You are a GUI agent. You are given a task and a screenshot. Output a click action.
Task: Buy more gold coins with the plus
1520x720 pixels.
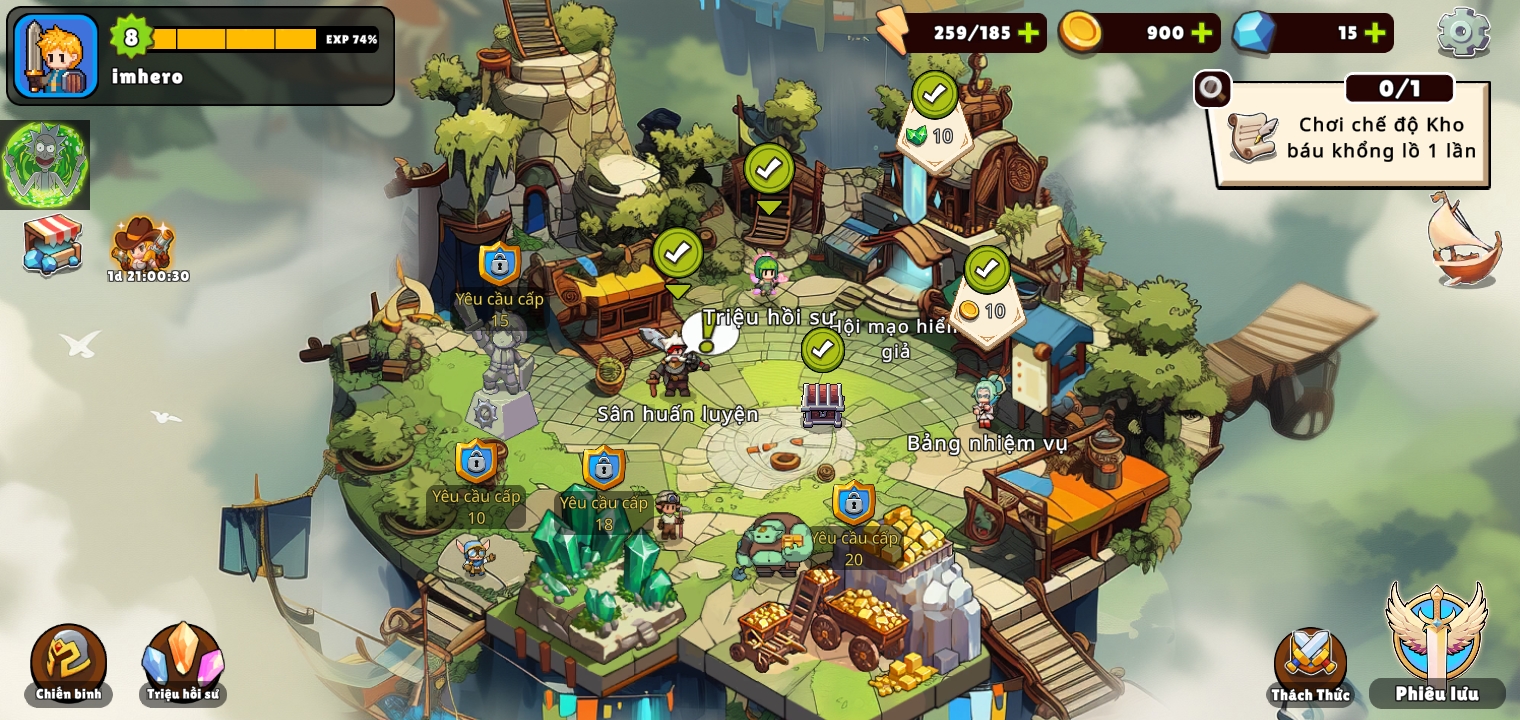point(1202,33)
